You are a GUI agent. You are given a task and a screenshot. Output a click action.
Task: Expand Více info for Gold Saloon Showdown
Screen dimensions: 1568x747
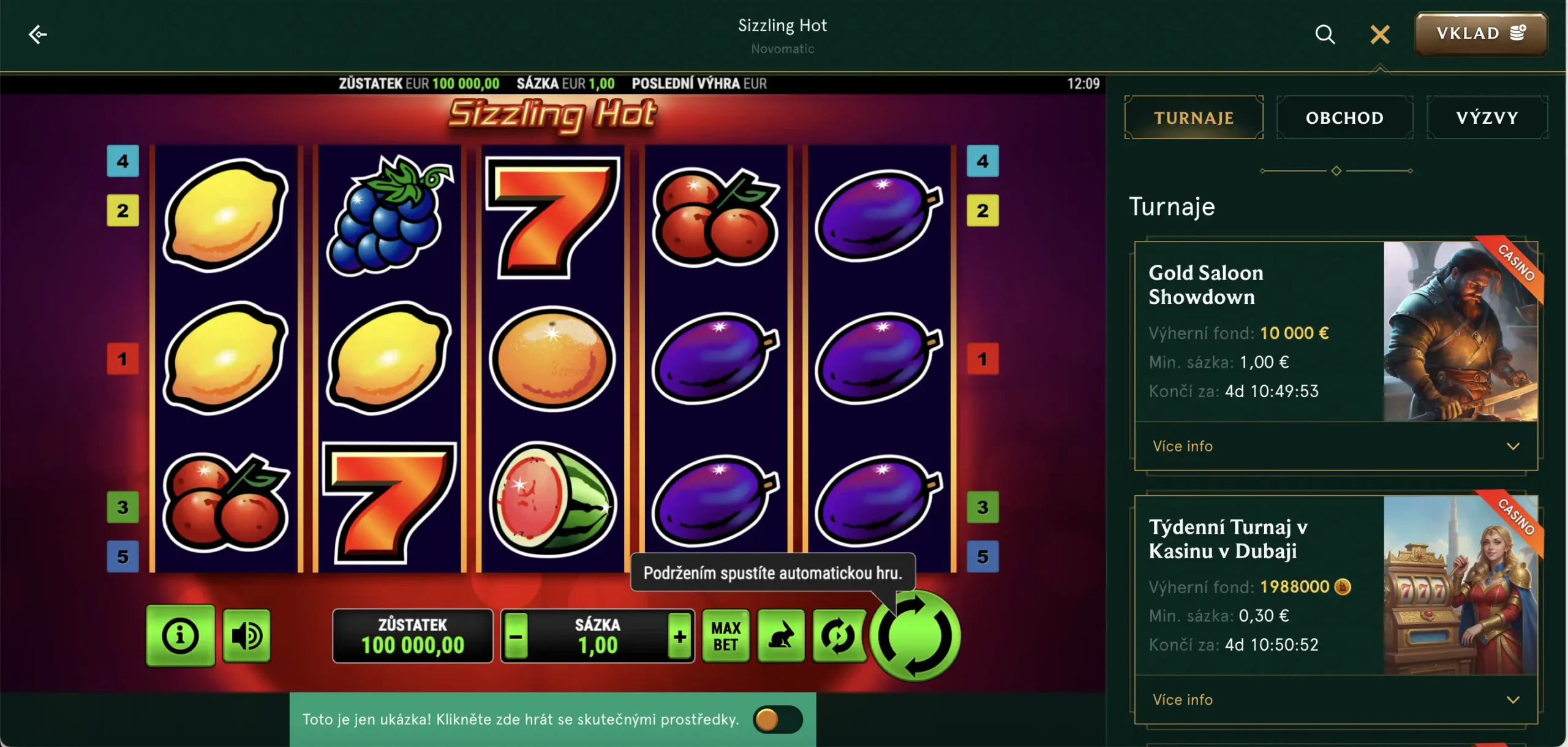point(1335,446)
